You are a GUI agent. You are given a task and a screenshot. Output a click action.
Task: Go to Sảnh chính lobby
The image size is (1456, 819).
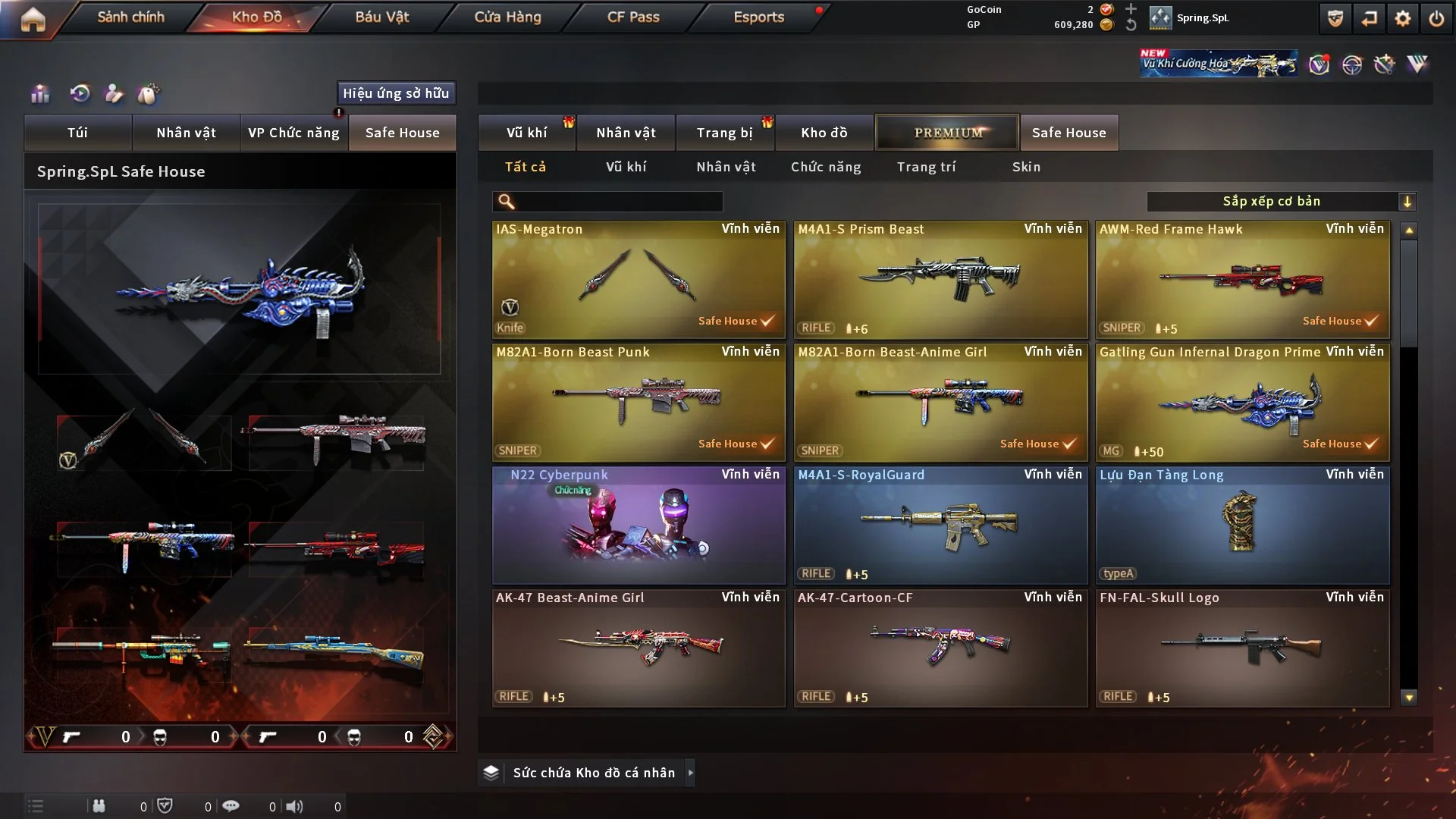tap(130, 17)
